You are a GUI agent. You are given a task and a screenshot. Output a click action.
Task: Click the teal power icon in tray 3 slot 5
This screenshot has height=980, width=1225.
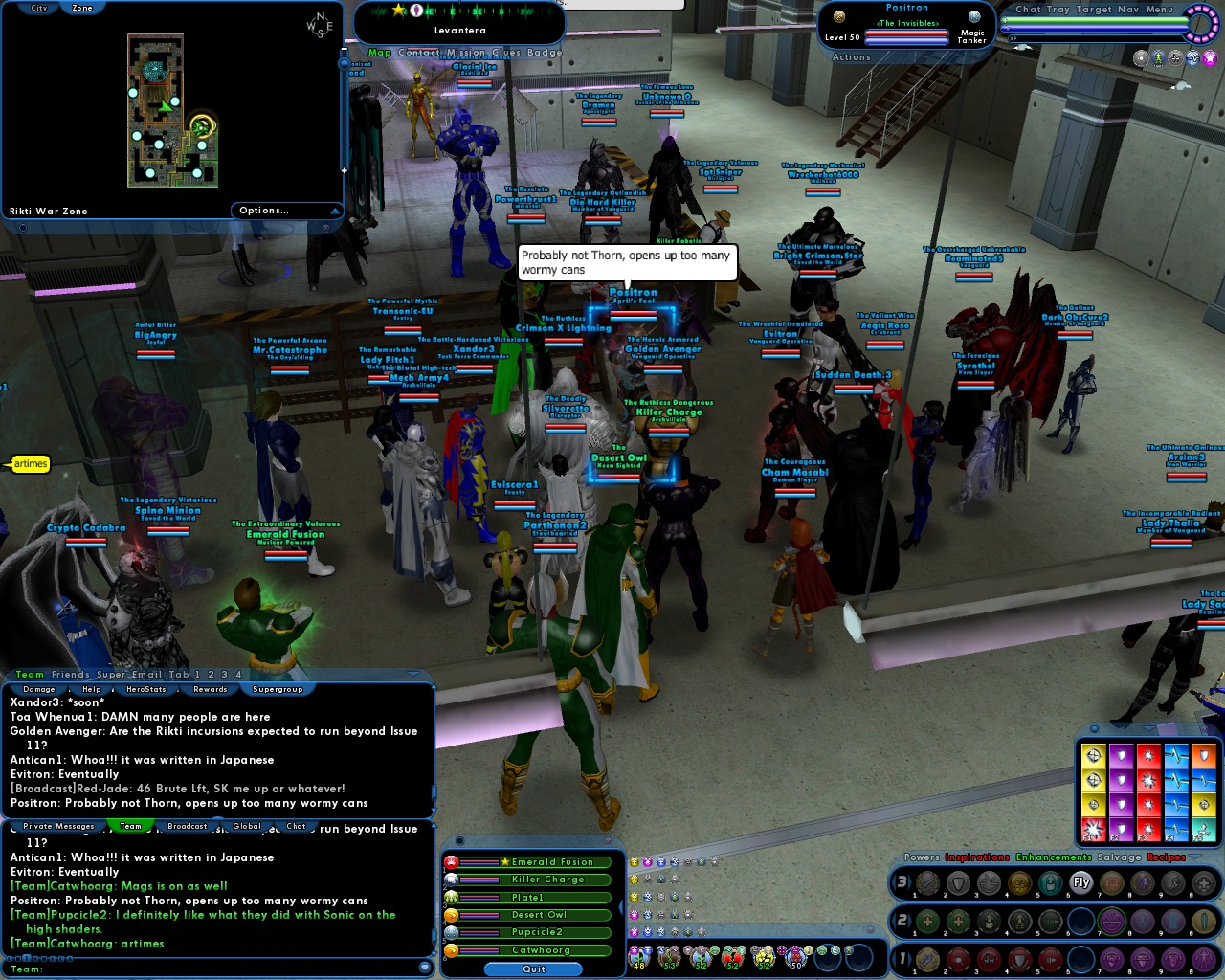(x=1050, y=883)
